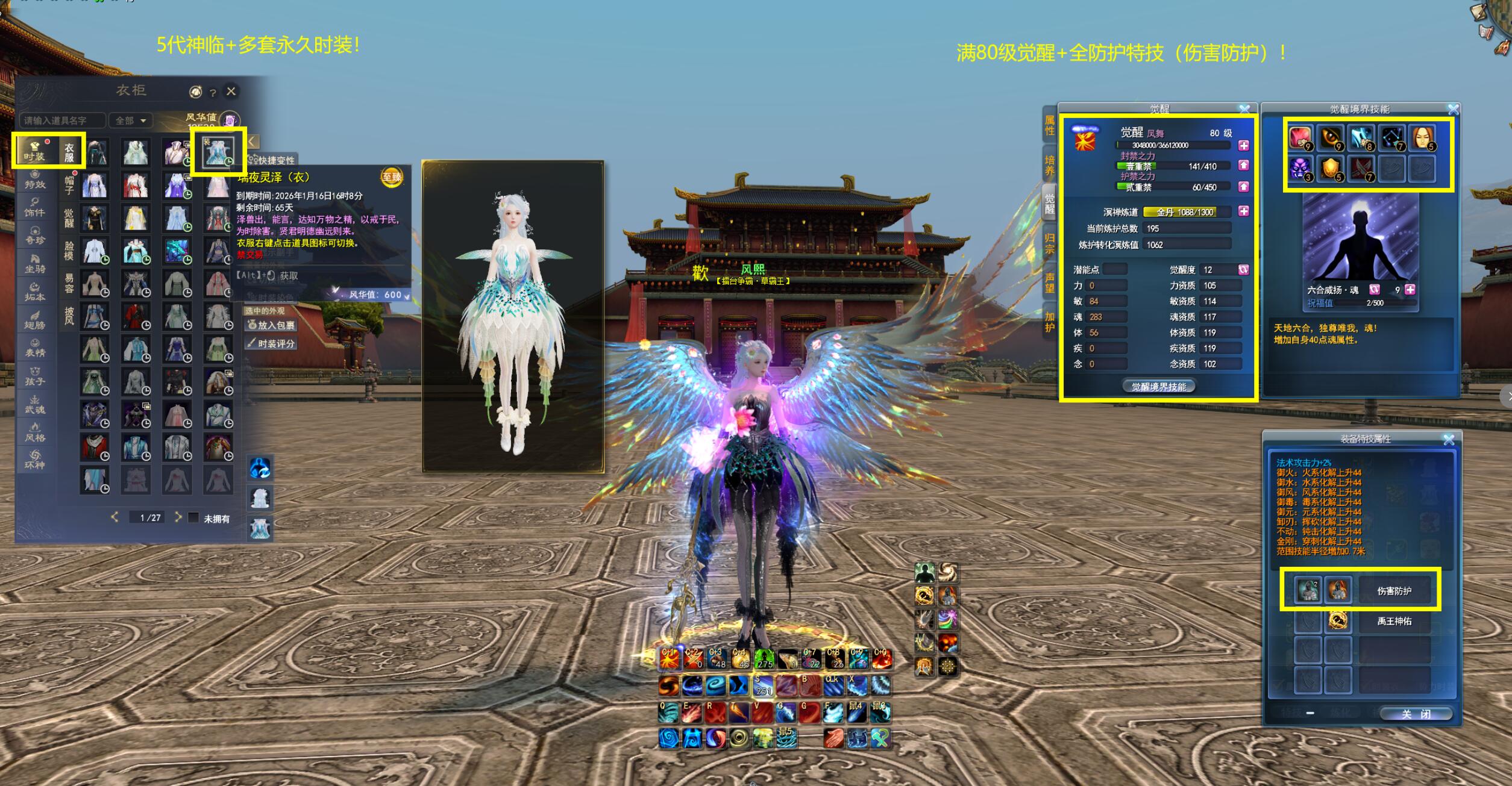1512x786 pixels.
Task: Open 时装评分 outfit rating
Action: pyautogui.click(x=271, y=343)
